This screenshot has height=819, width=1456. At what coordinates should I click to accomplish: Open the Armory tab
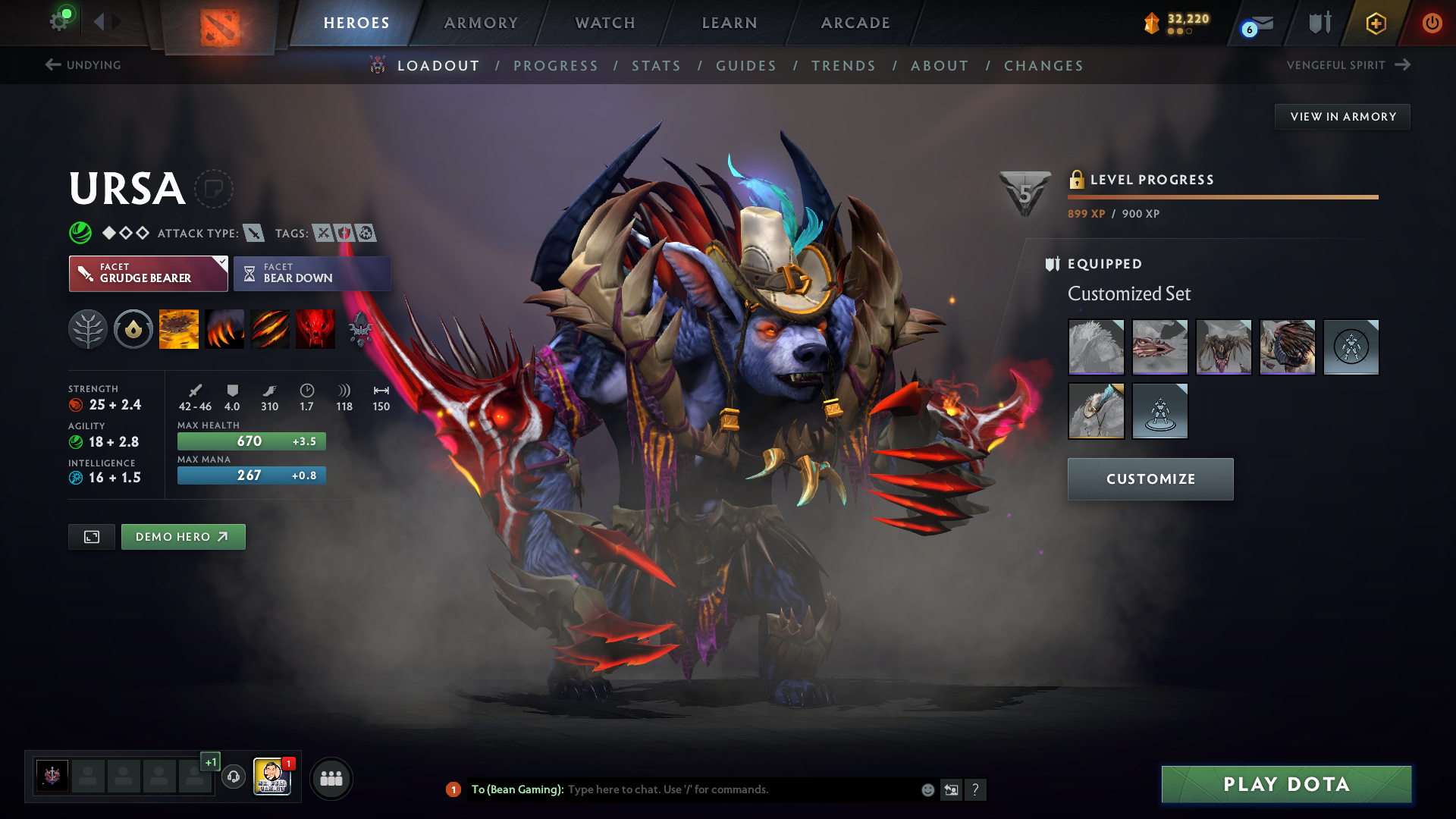point(481,23)
